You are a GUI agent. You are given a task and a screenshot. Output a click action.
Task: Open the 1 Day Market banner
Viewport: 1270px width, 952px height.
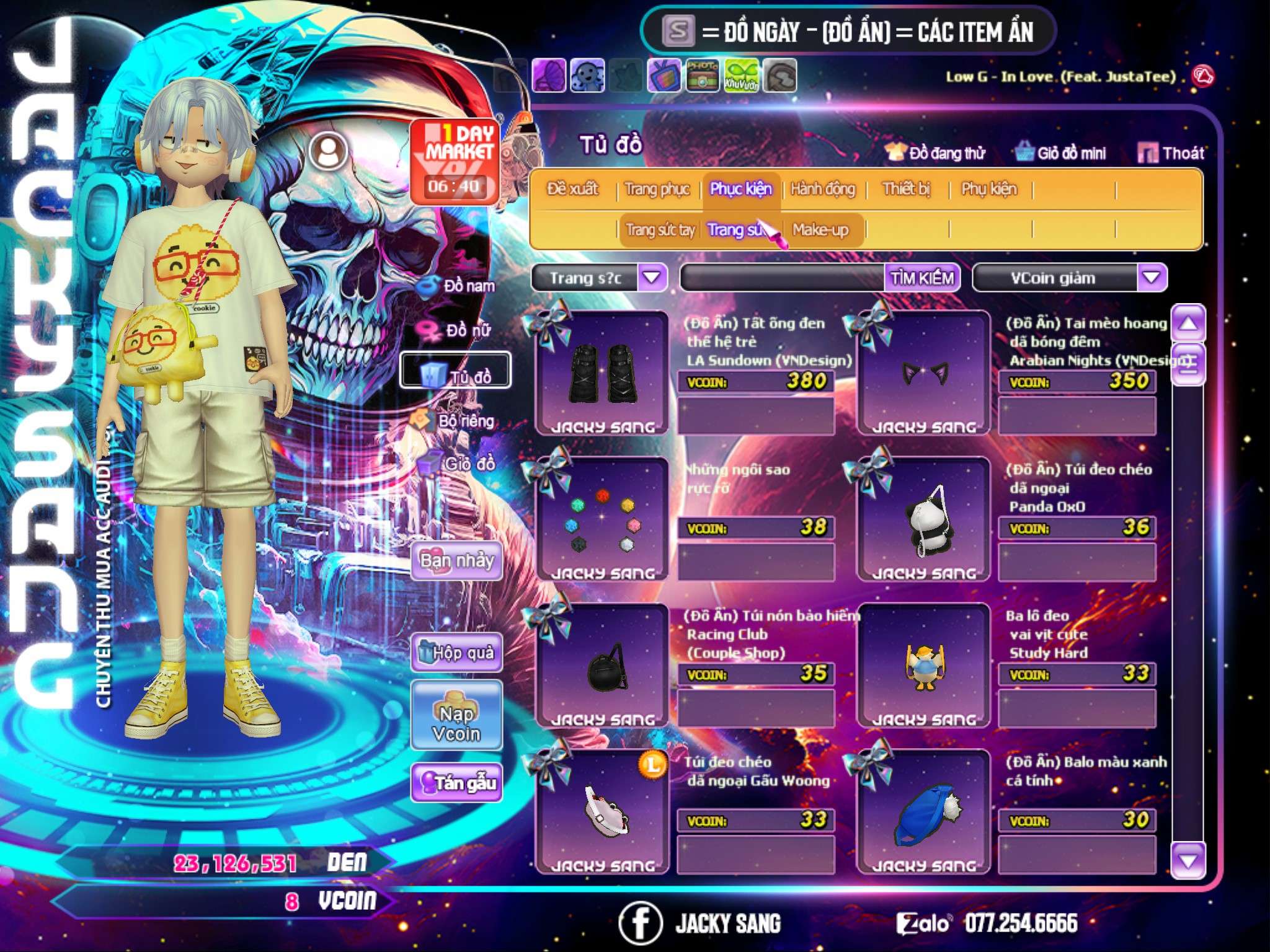pyautogui.click(x=455, y=161)
